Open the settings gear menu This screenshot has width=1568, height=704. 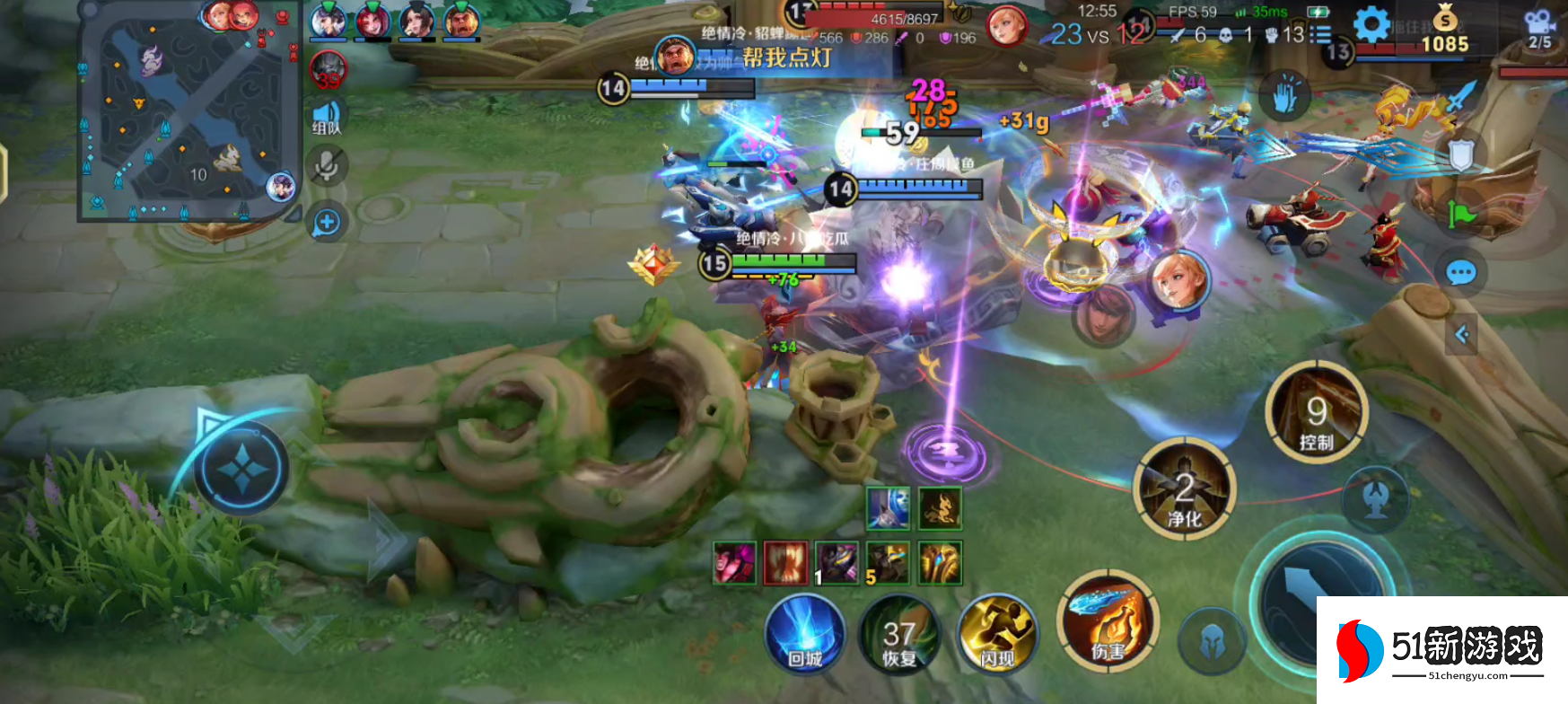(1371, 25)
